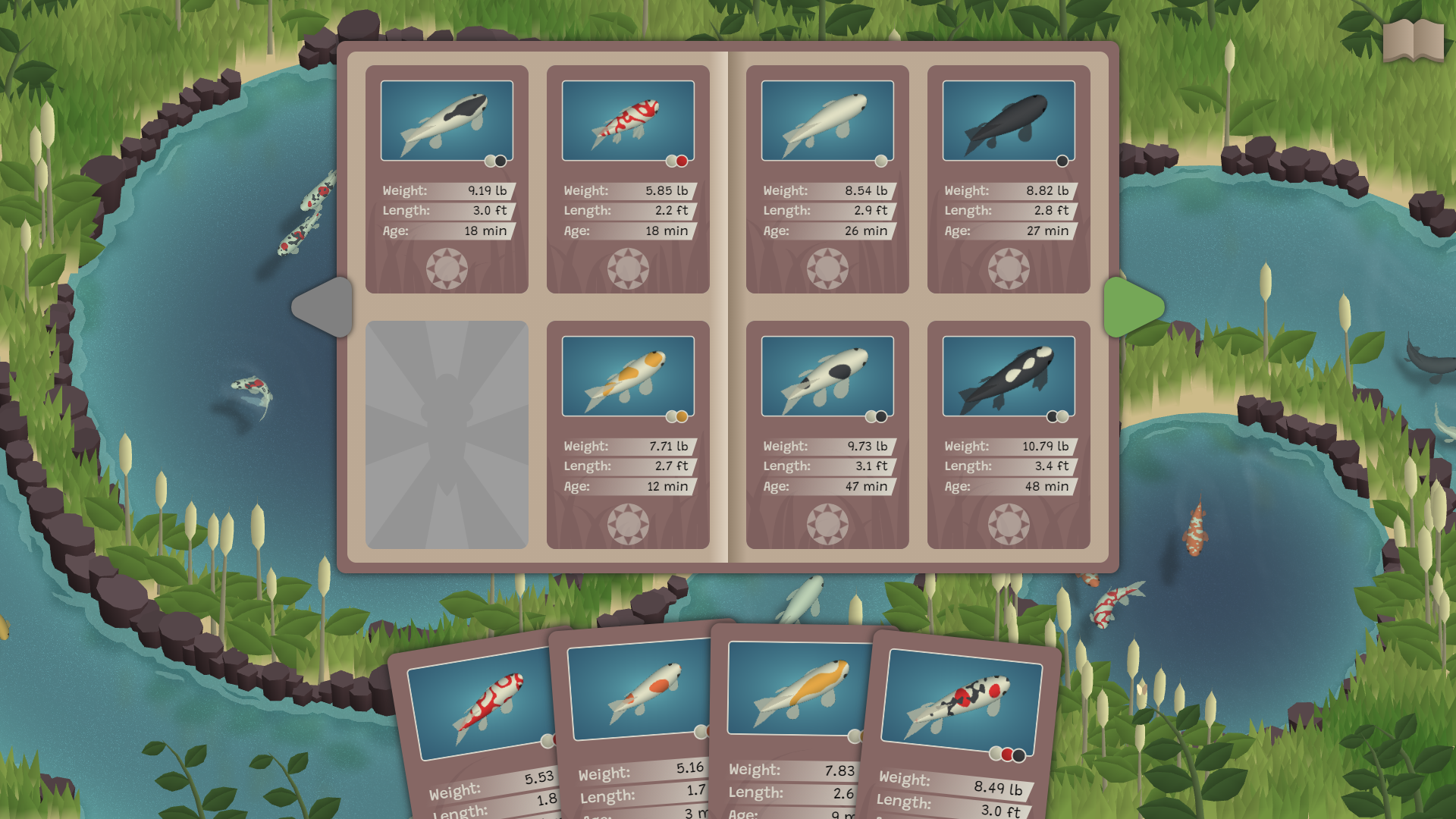The image size is (1456, 819).
Task: Click the star emblem on the 7.71 lb card
Action: click(628, 523)
